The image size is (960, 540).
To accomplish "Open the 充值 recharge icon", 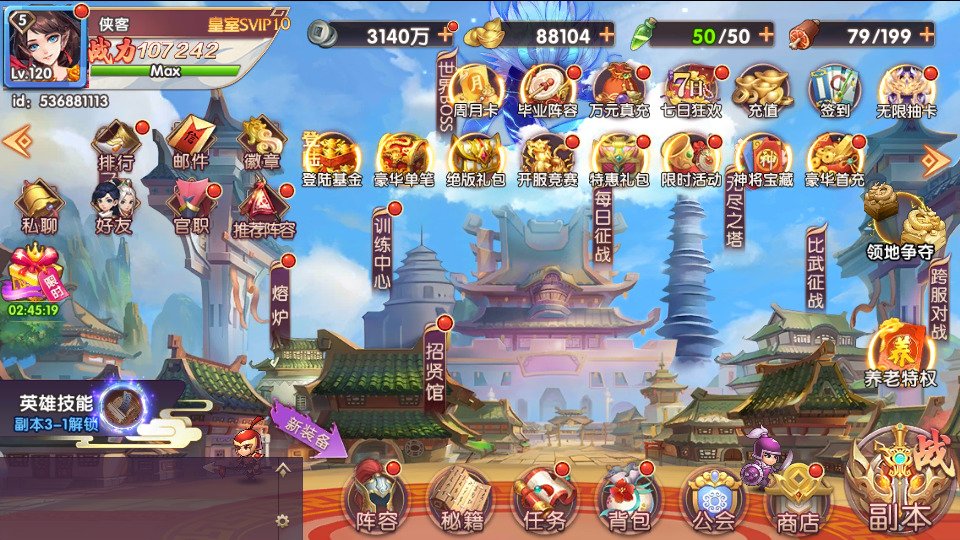I will (762, 92).
